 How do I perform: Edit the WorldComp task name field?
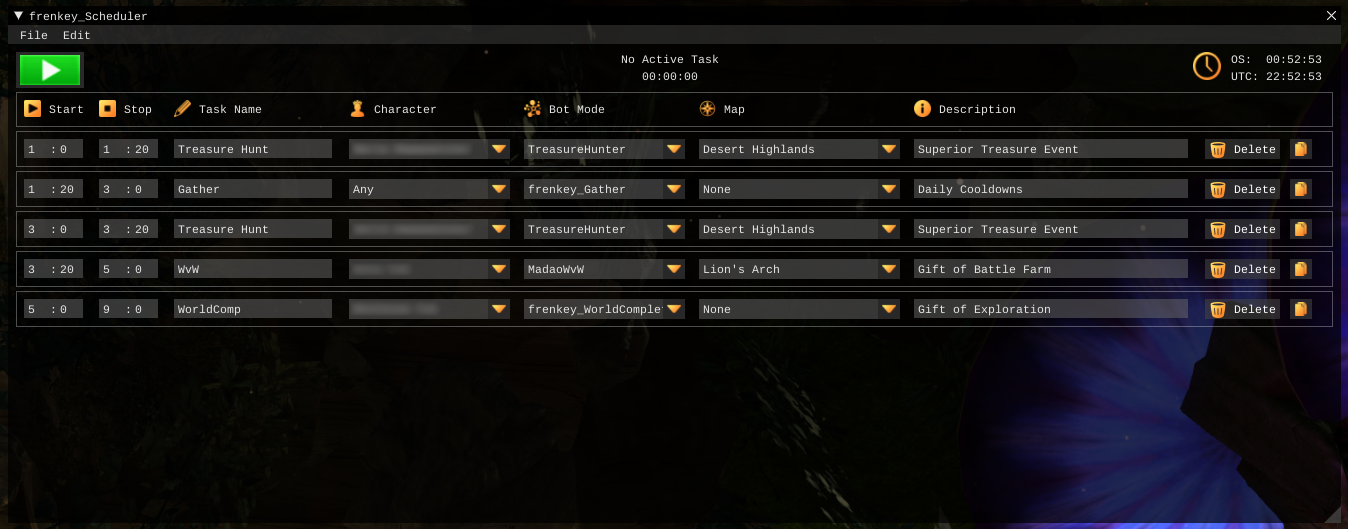(252, 309)
